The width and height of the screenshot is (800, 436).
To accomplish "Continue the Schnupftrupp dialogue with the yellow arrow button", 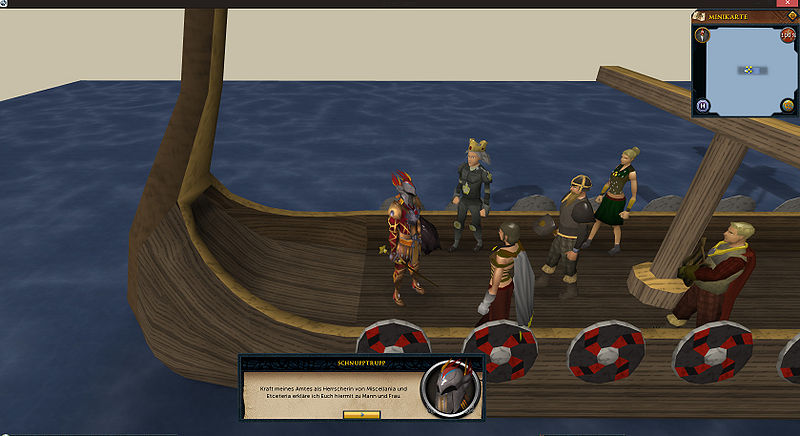I will tap(361, 413).
